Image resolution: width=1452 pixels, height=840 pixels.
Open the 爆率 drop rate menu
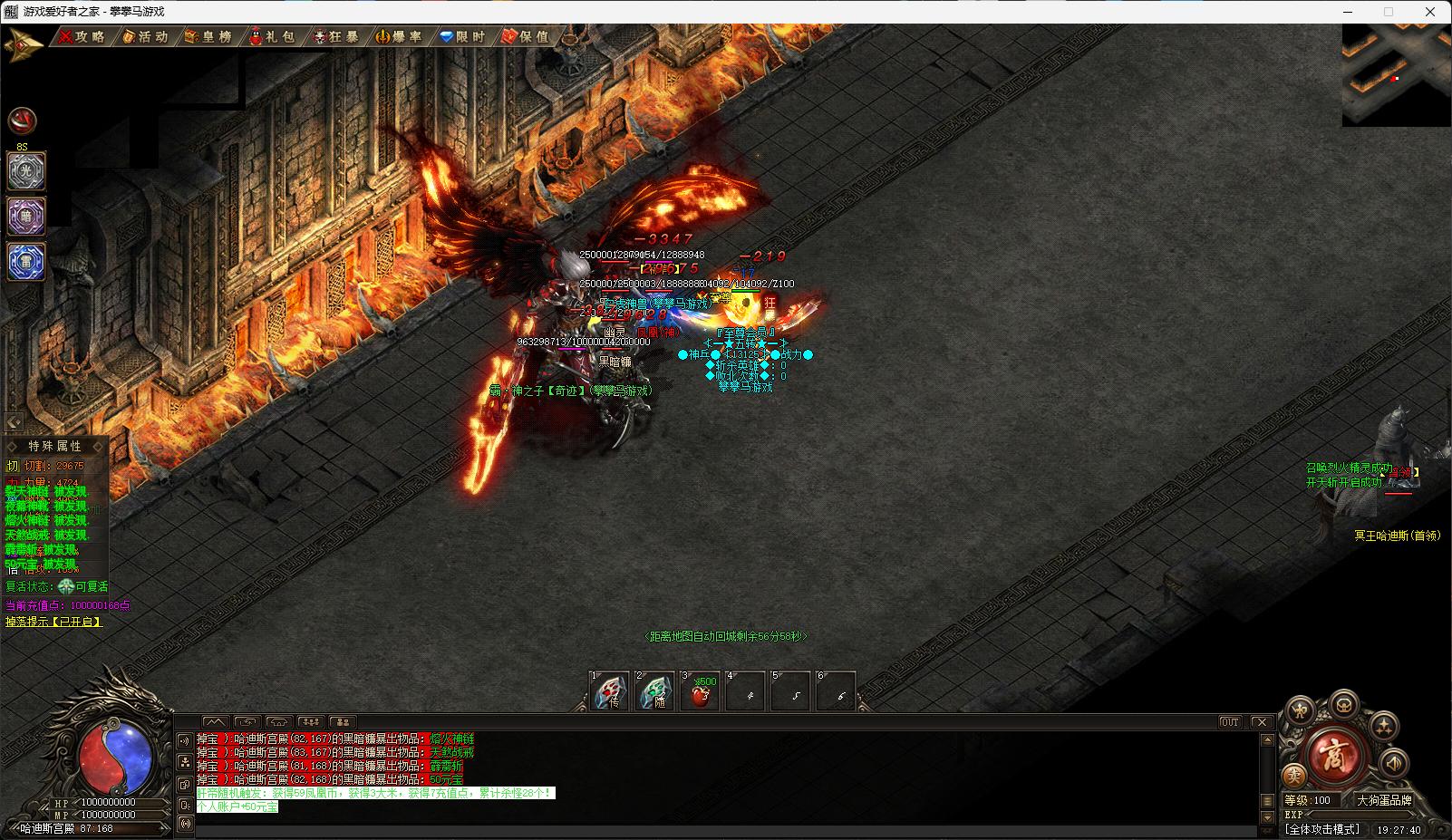tap(400, 36)
